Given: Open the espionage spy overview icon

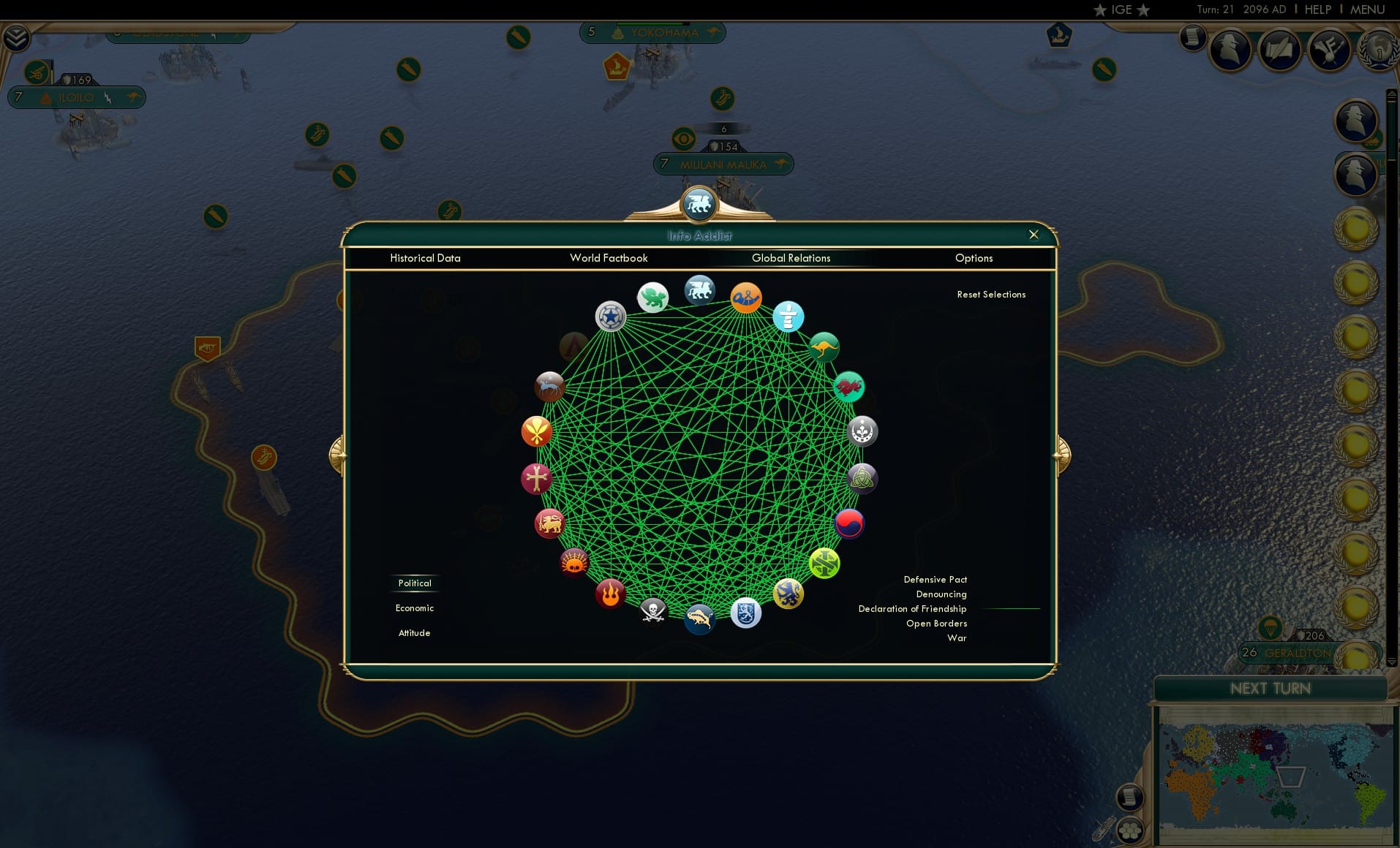Looking at the screenshot, I should 1230,49.
